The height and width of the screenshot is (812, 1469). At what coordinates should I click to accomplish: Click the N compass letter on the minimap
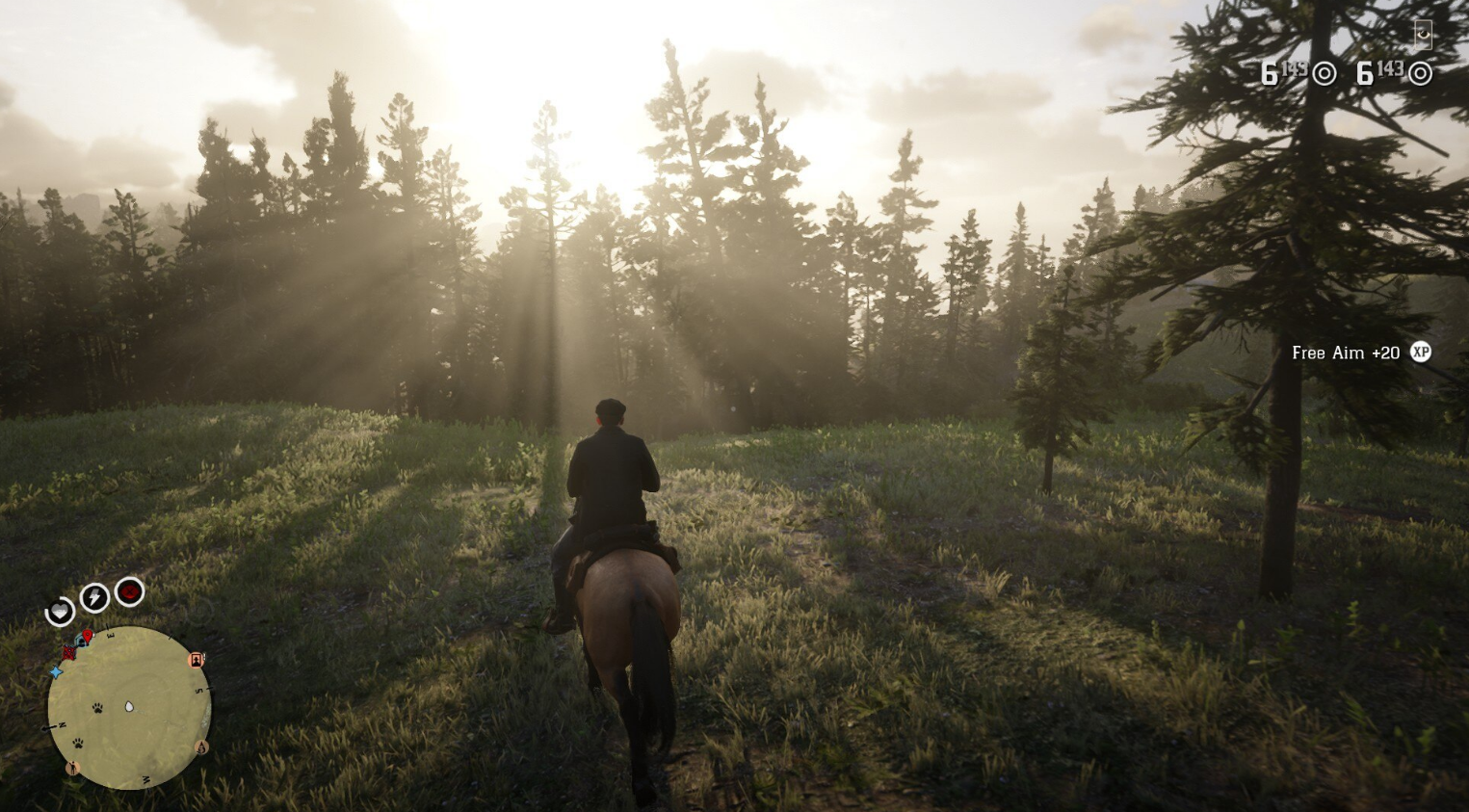click(62, 724)
